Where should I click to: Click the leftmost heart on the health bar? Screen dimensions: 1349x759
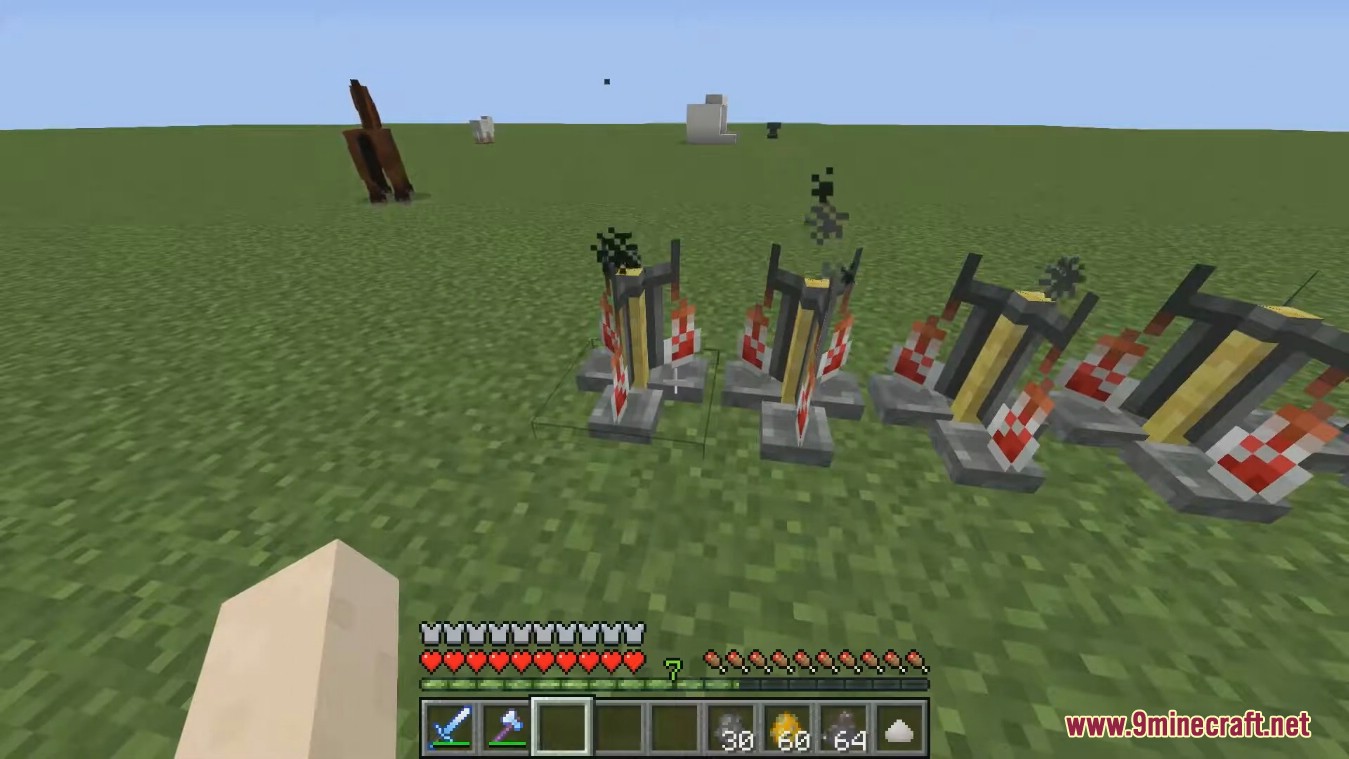click(x=432, y=661)
